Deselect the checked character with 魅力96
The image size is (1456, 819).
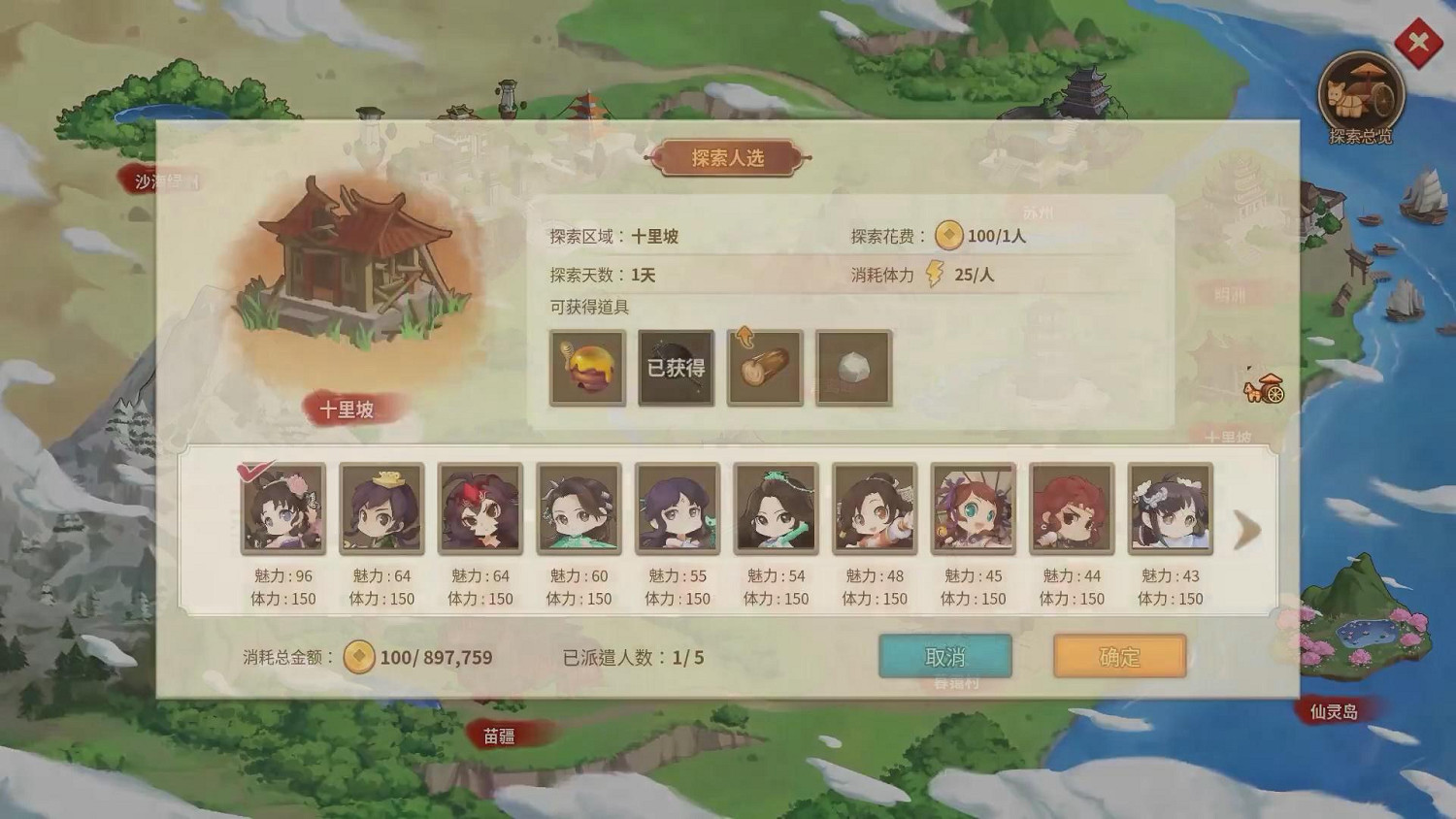click(x=281, y=509)
